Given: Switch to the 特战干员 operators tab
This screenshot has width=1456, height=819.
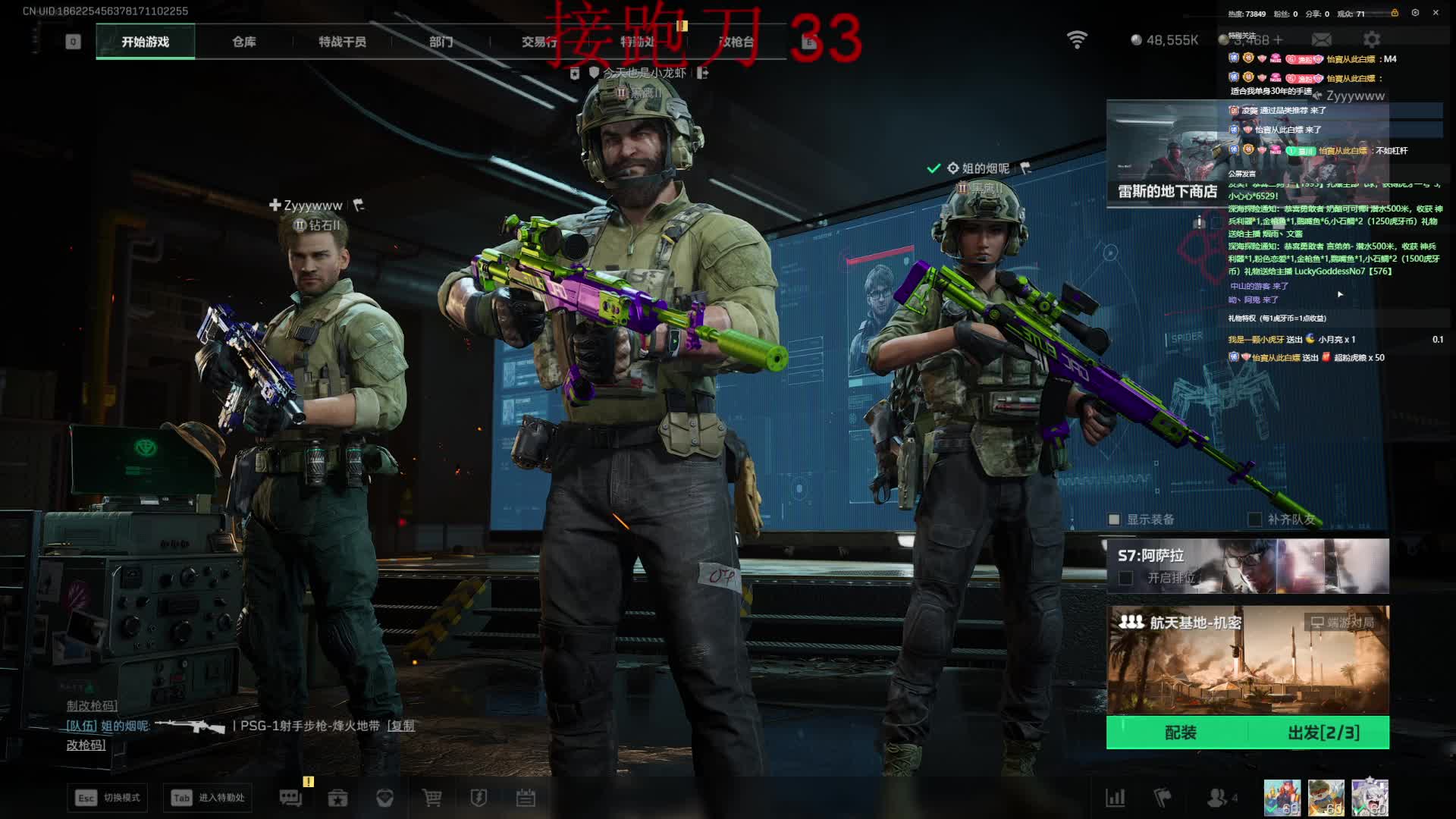Looking at the screenshot, I should (342, 42).
